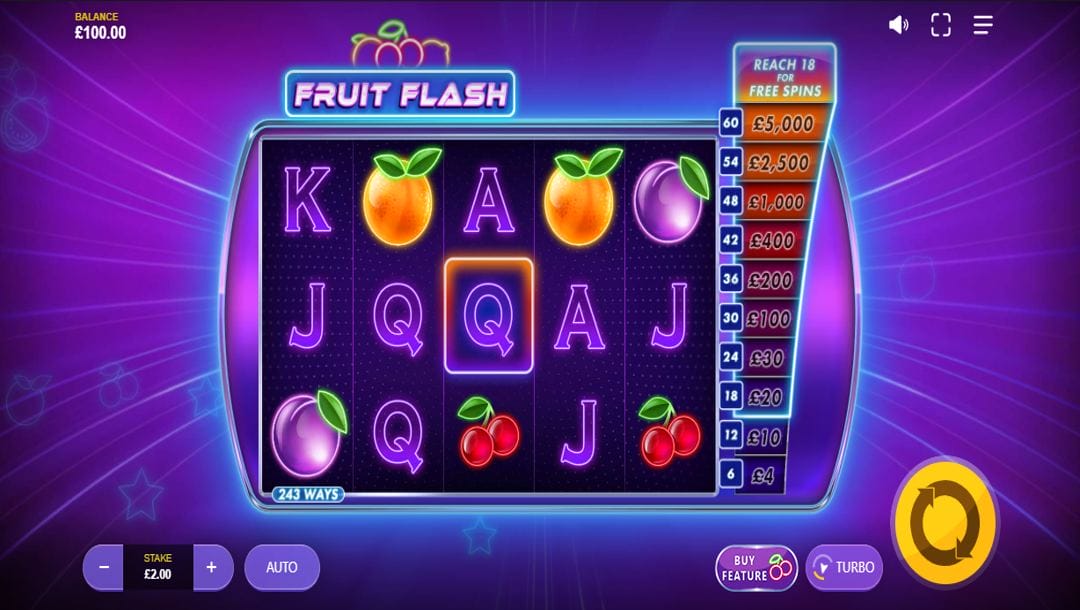
Task: Enter fullscreen mode
Action: coord(941,25)
